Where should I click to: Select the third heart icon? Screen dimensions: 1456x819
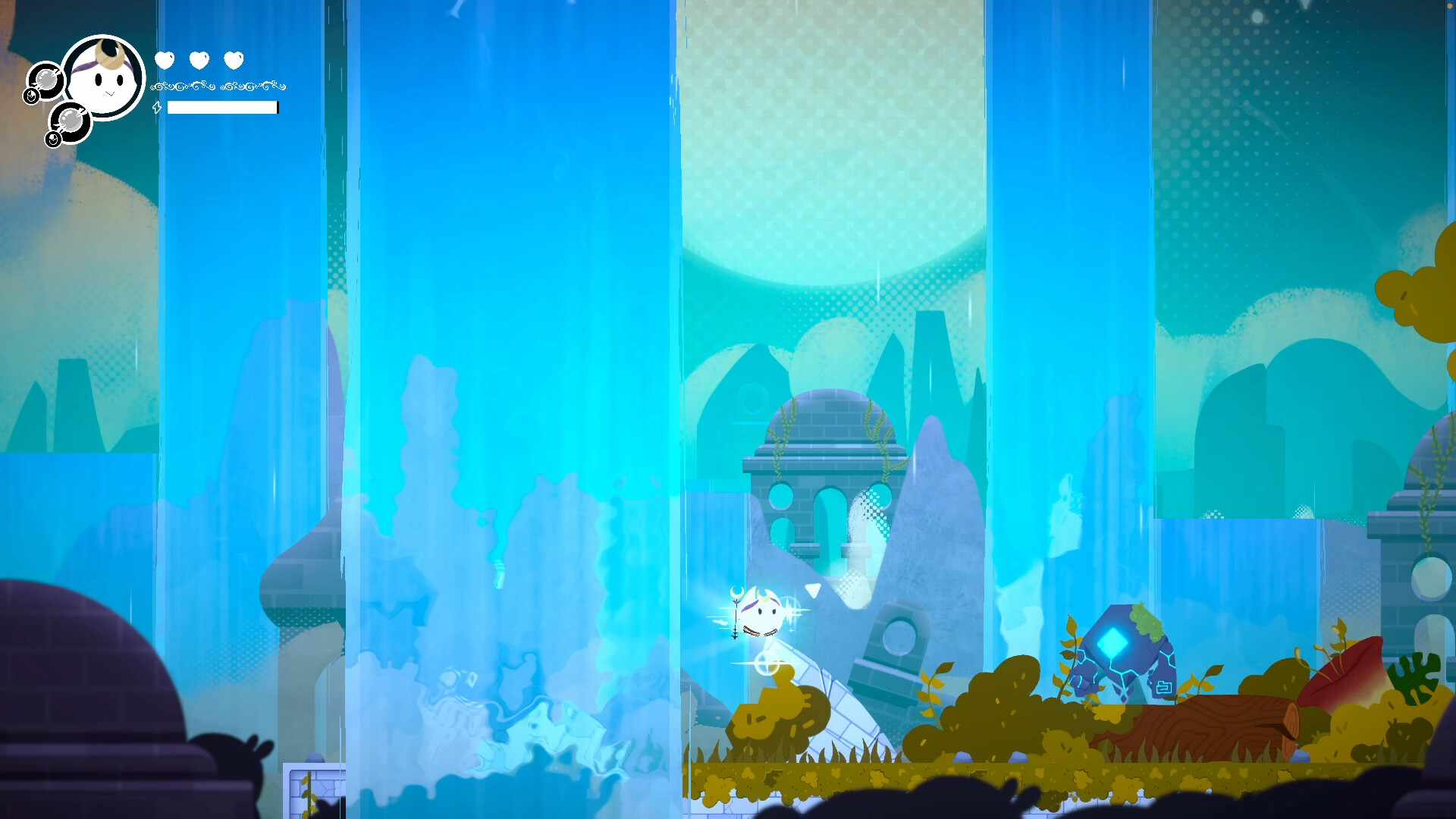click(x=233, y=59)
